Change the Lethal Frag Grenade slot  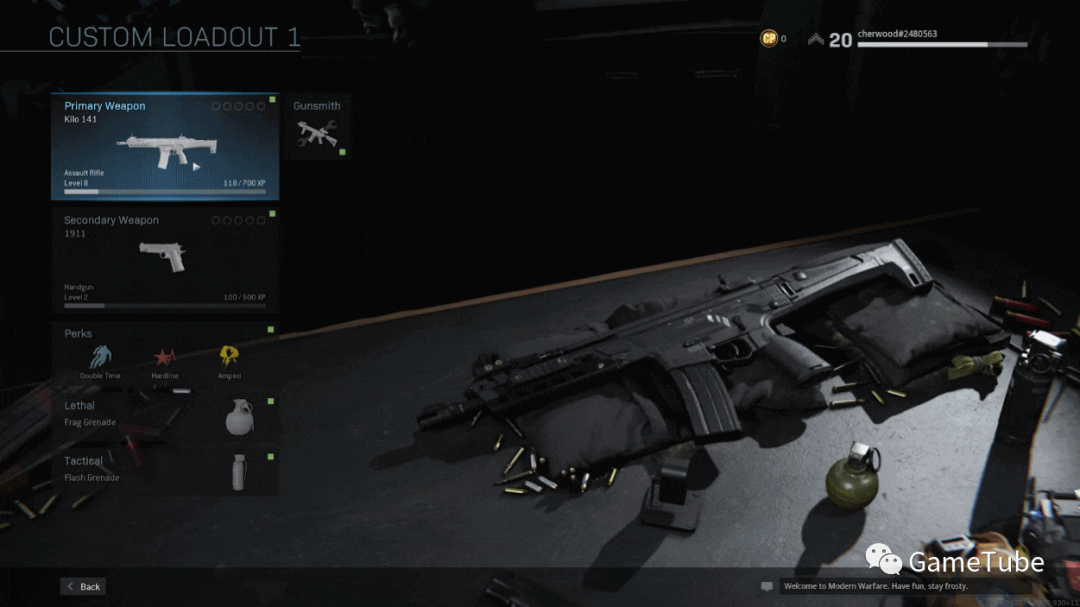click(x=165, y=415)
